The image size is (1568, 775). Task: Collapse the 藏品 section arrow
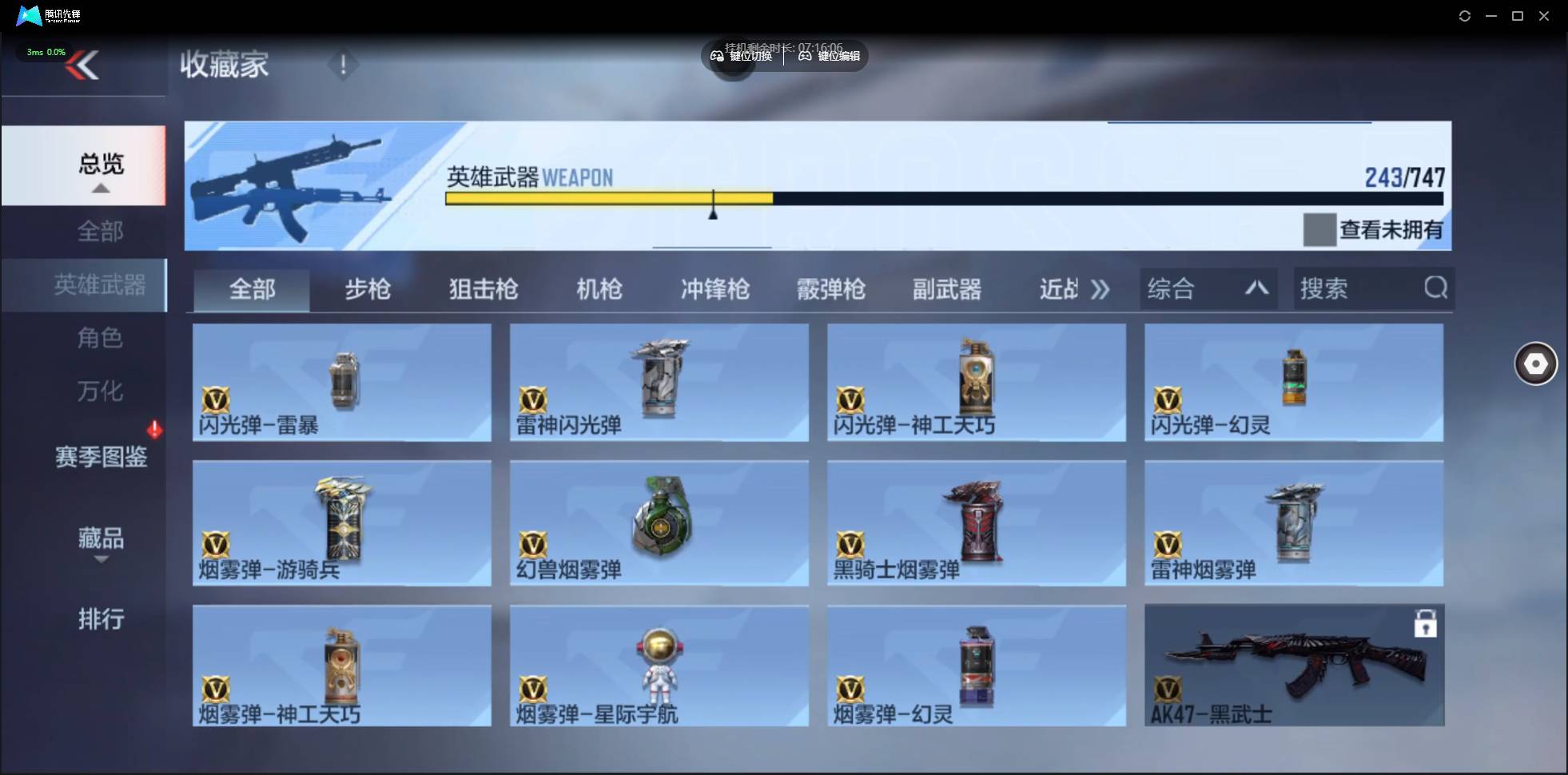pos(101,560)
